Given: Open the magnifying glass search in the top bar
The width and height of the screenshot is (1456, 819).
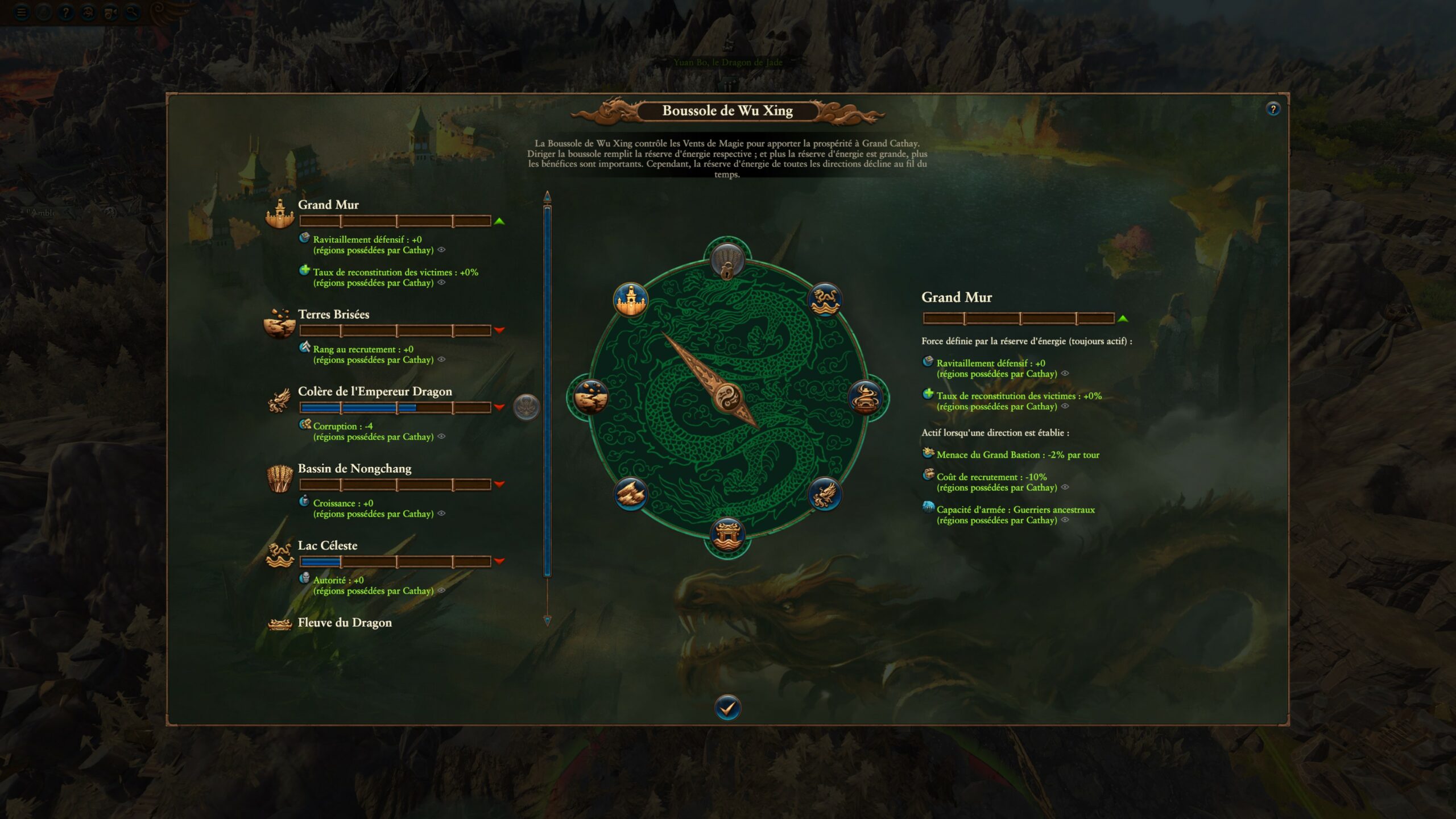Looking at the screenshot, I should (132, 12).
